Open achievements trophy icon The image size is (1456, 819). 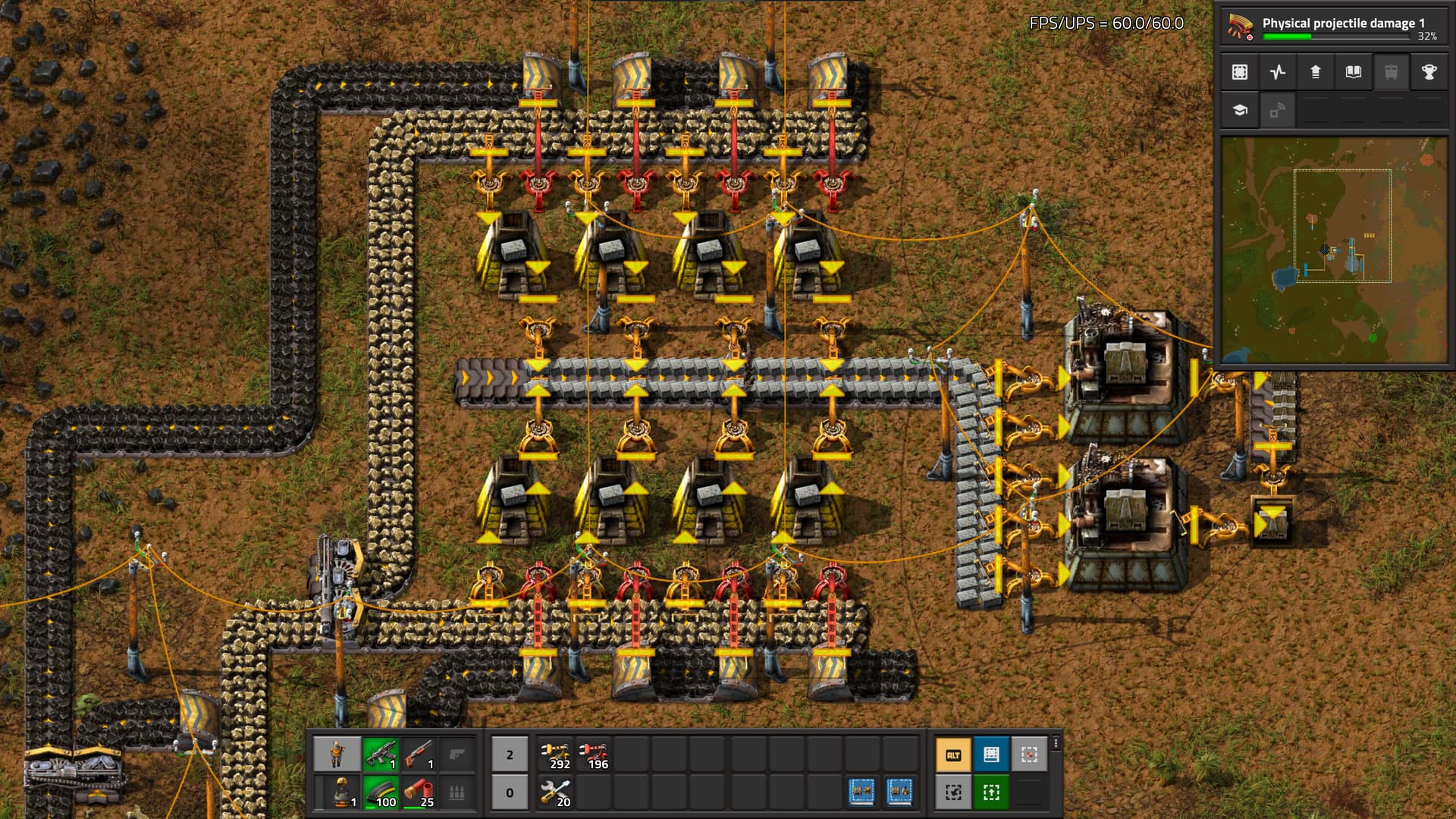(1429, 72)
